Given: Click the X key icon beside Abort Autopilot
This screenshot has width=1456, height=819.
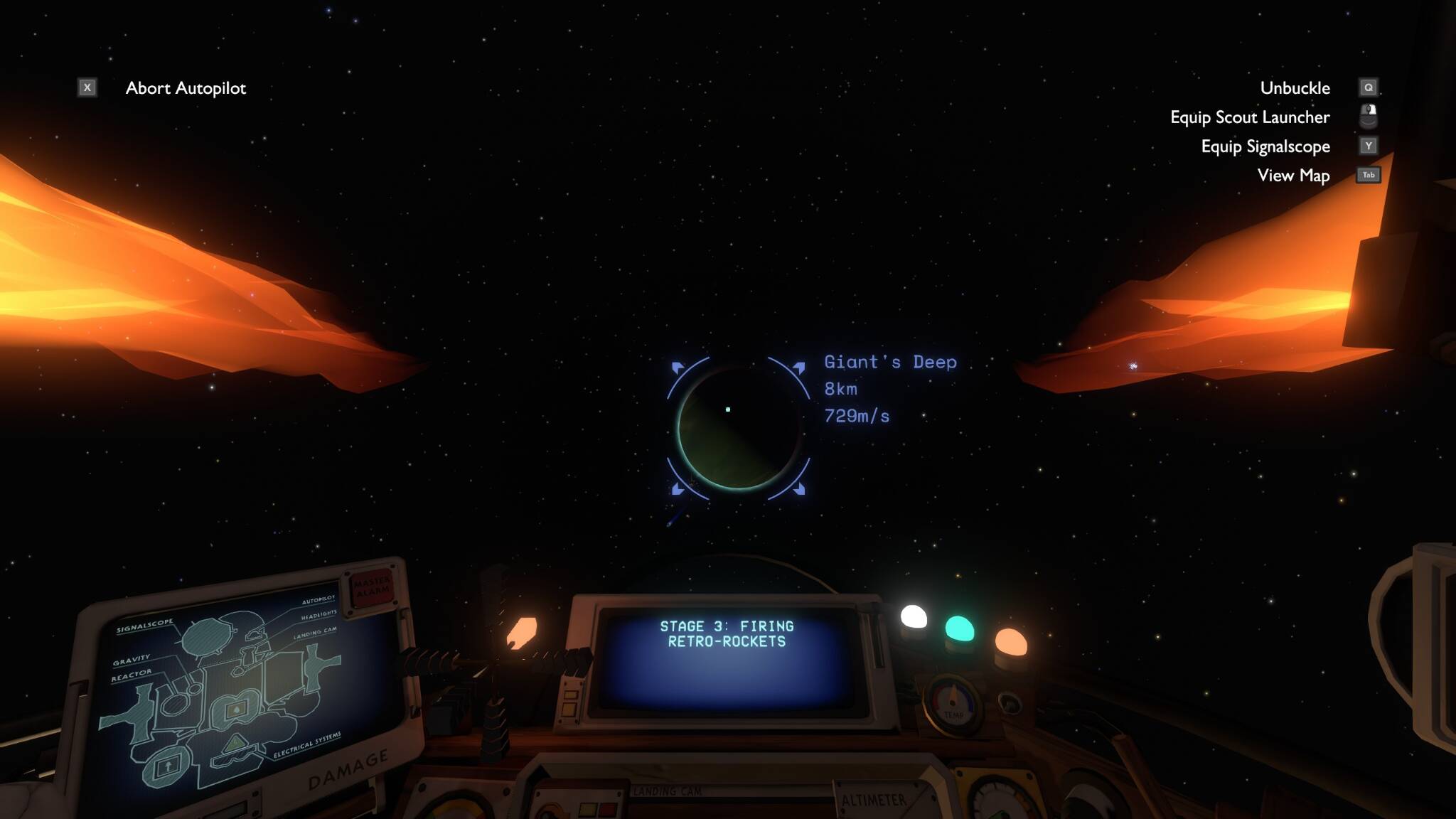Looking at the screenshot, I should (x=87, y=87).
